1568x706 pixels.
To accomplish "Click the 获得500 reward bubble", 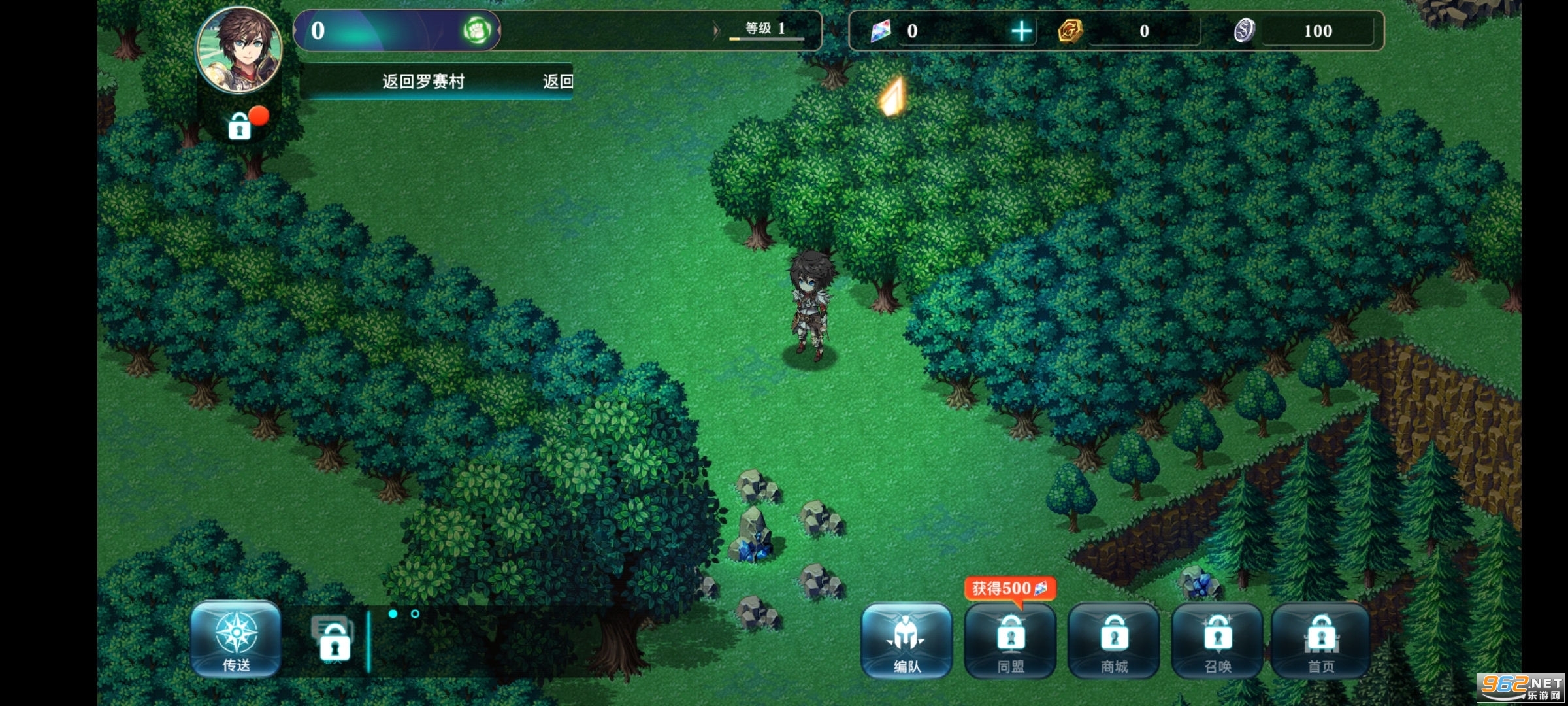I will (1009, 588).
